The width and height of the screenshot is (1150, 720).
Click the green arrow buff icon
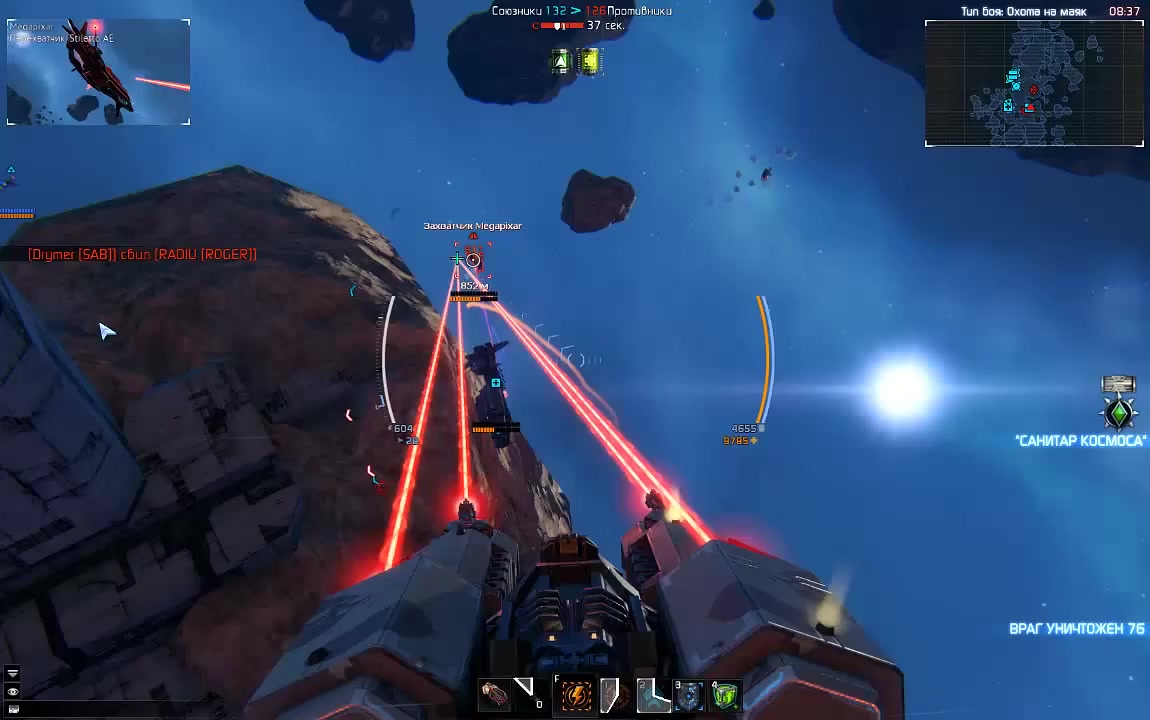[562, 62]
